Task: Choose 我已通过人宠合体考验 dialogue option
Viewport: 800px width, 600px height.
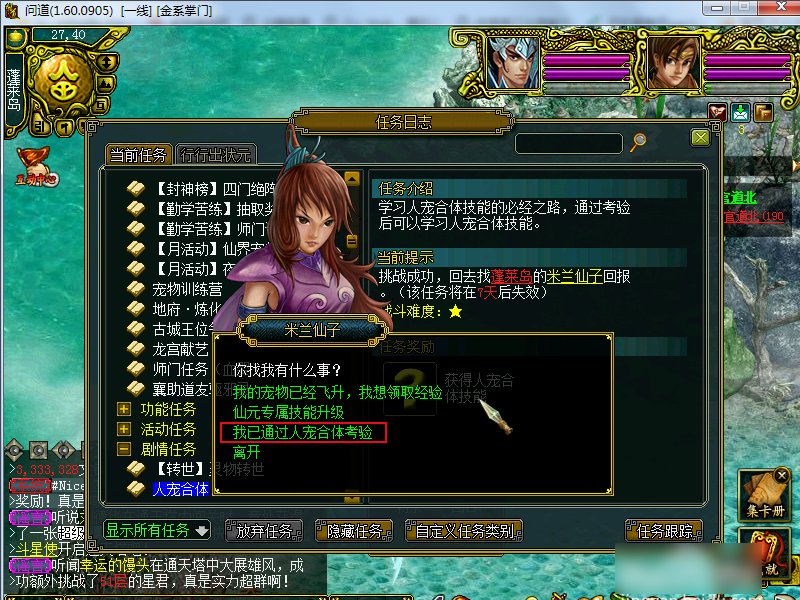Action: click(302, 432)
